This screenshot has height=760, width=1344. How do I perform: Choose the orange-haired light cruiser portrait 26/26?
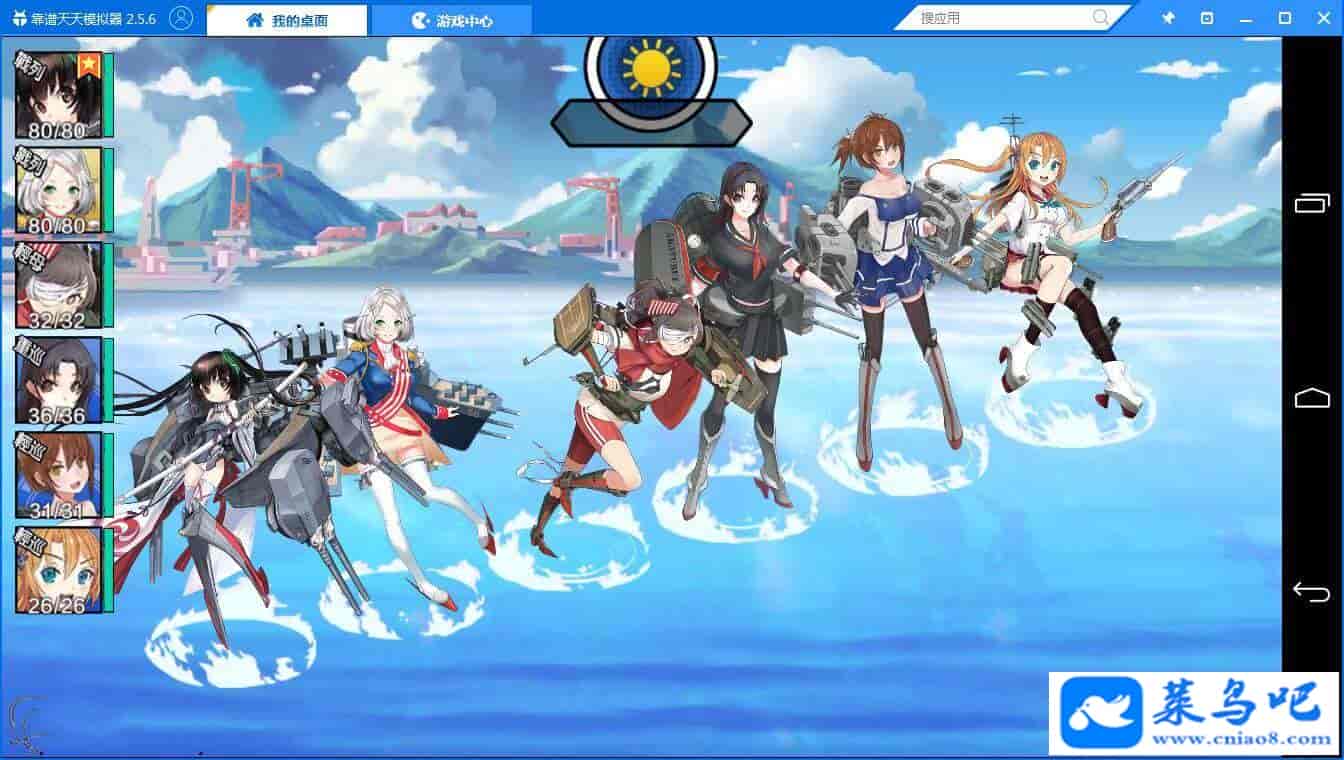coord(58,570)
